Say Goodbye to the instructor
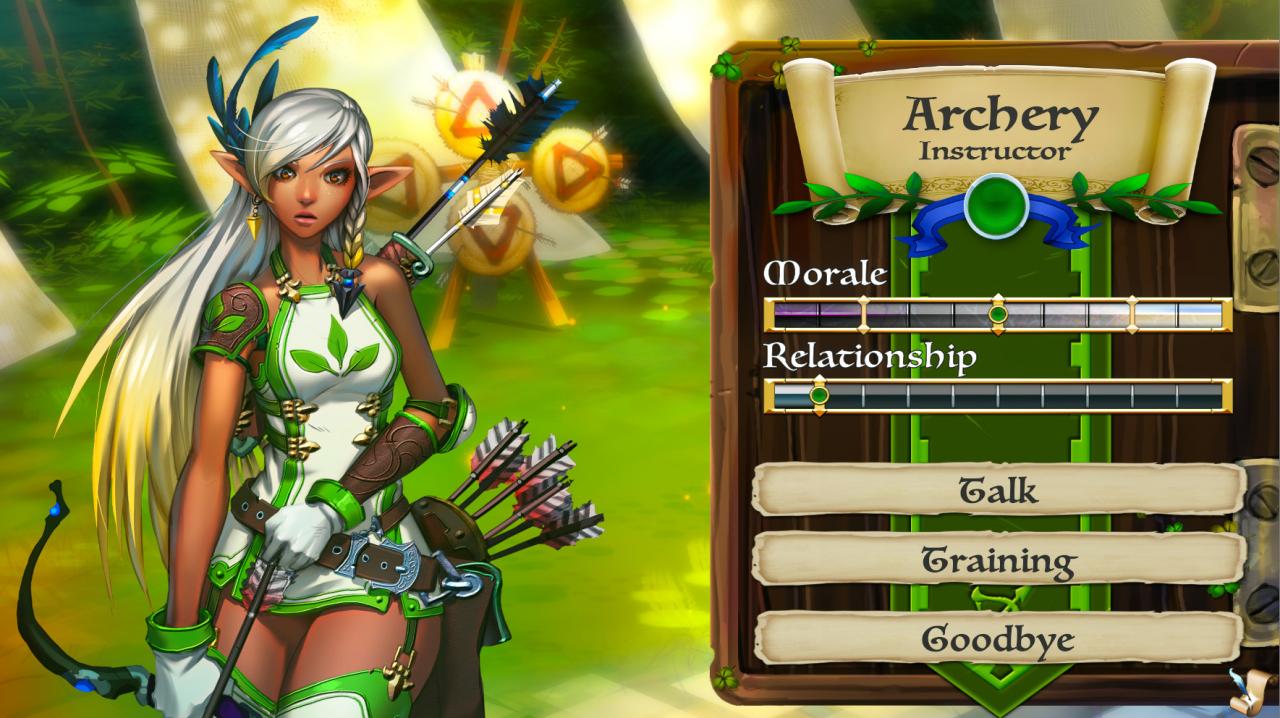The image size is (1280, 718). (x=998, y=637)
